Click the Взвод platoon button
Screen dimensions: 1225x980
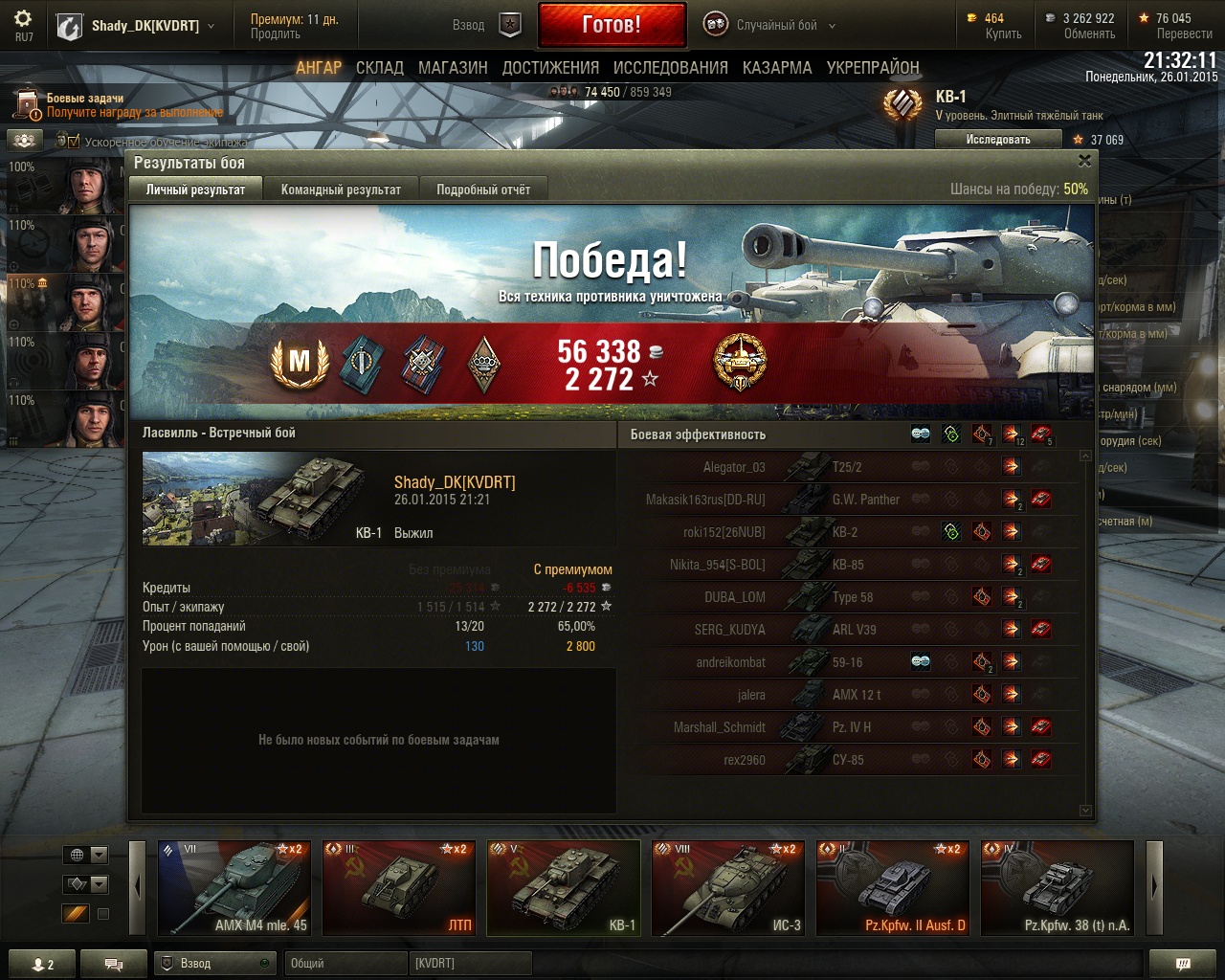(x=487, y=26)
